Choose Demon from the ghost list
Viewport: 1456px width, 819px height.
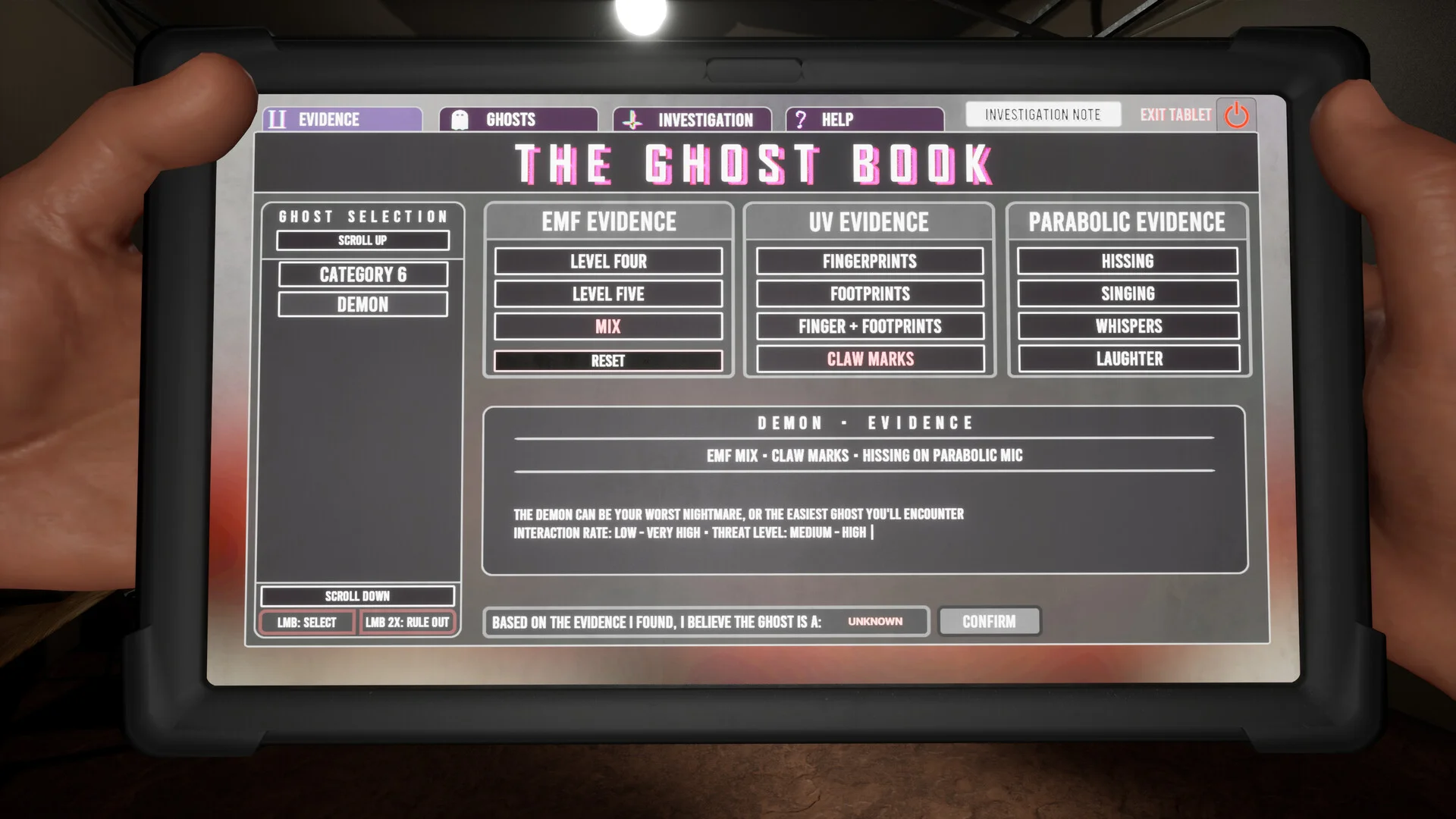pyautogui.click(x=362, y=305)
